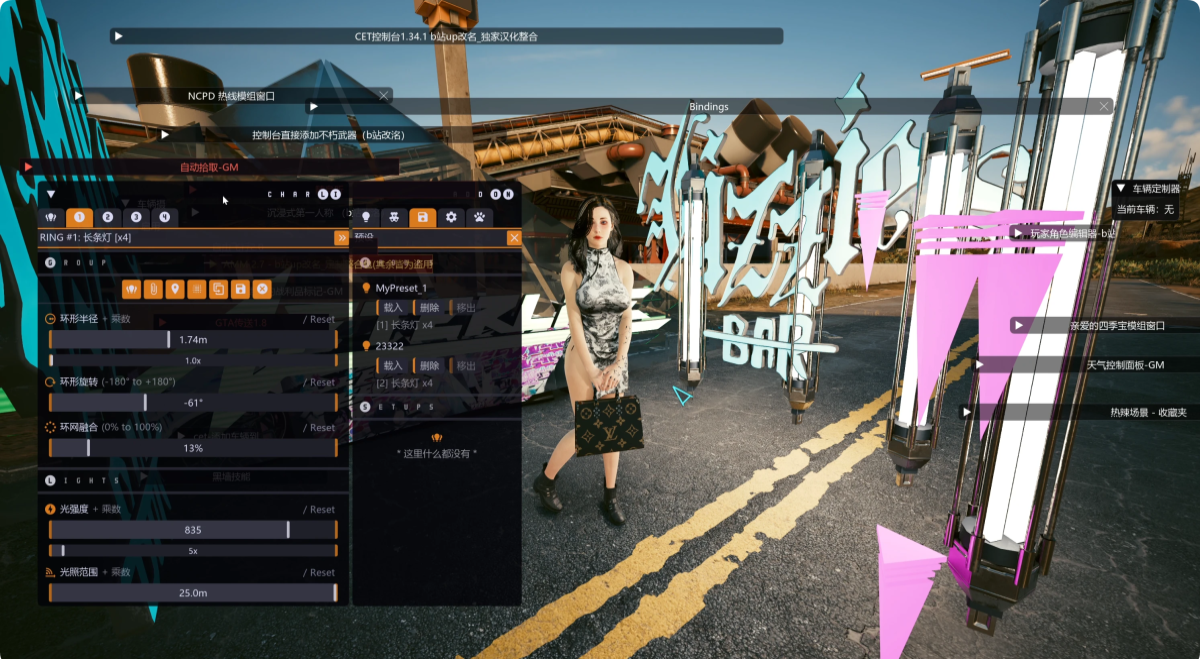
Task: Switch to the lightbulb tab
Action: [366, 217]
